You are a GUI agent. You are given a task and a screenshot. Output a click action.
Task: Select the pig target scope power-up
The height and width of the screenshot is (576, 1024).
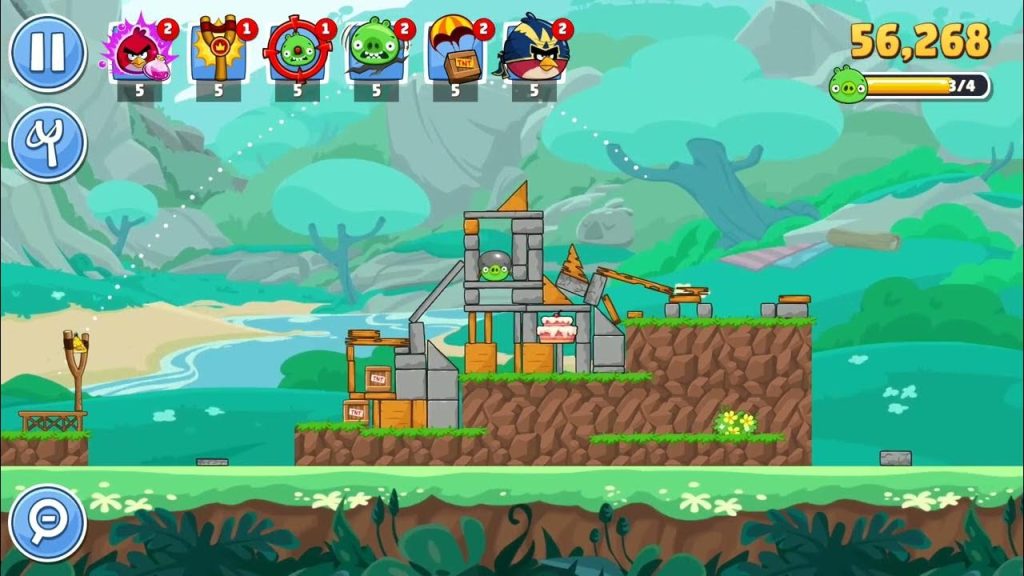(297, 52)
